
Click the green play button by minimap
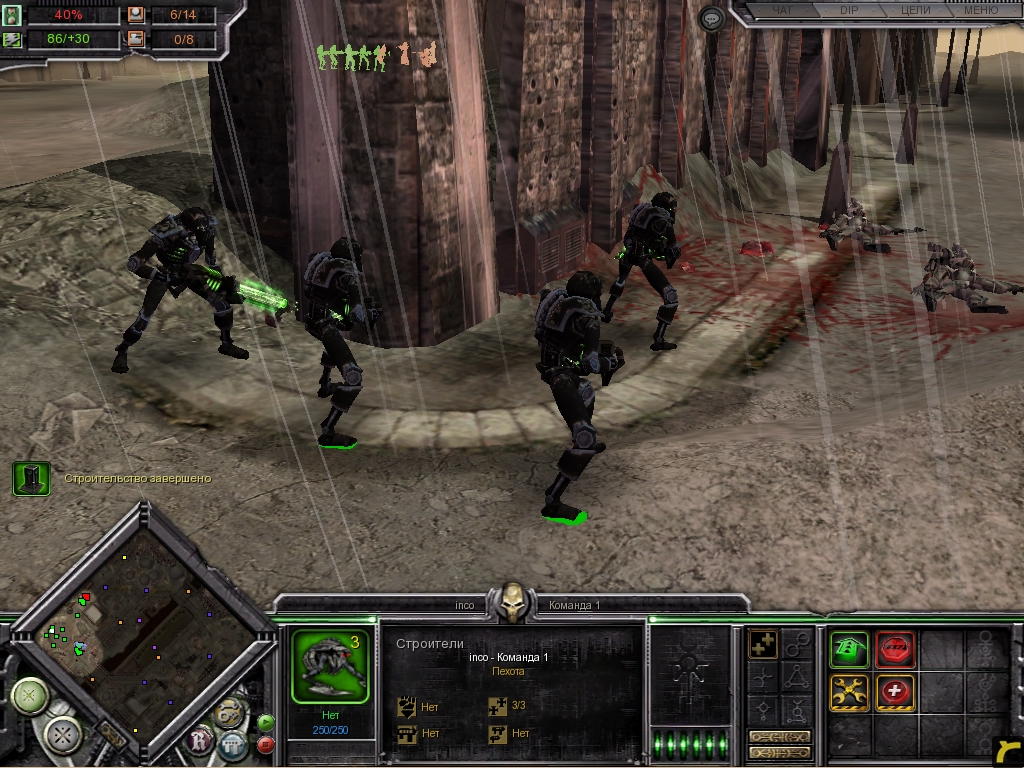(x=266, y=721)
